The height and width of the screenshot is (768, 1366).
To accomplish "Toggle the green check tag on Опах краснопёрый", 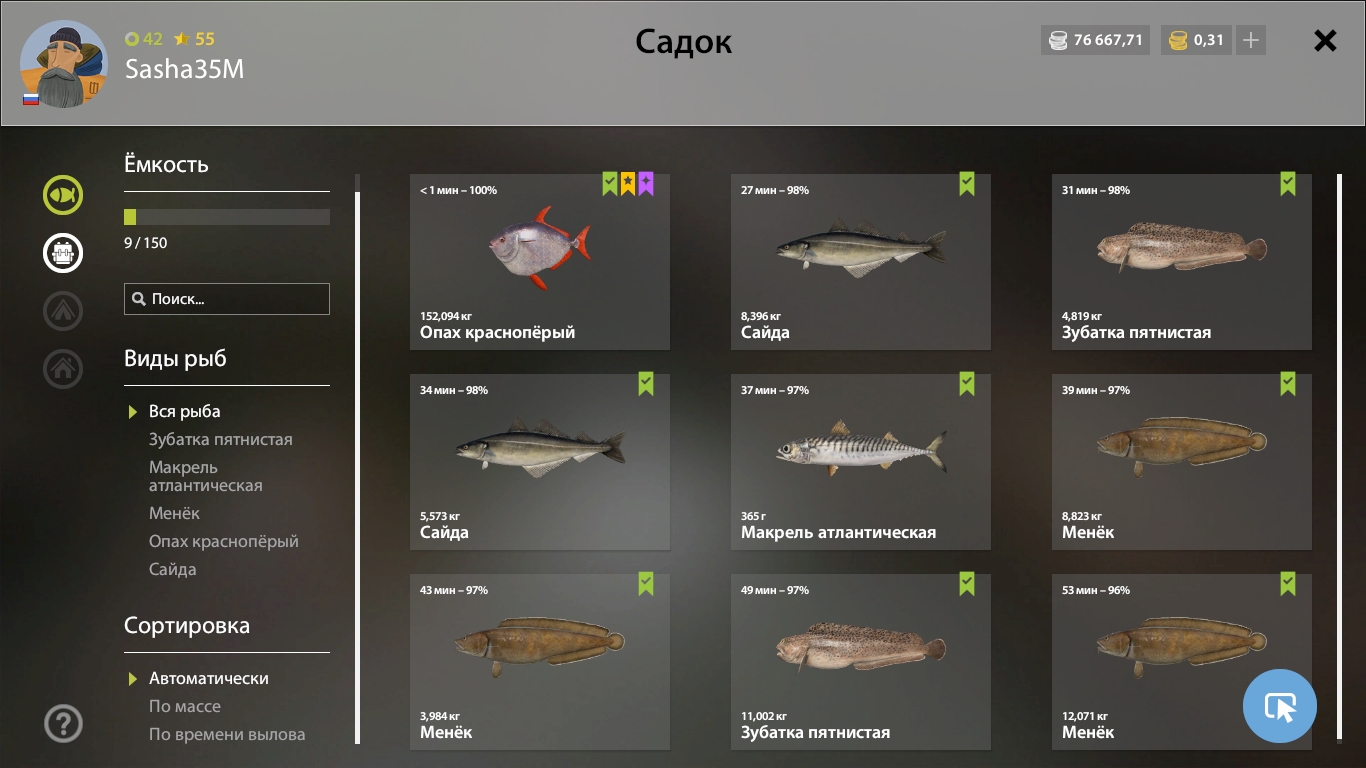I will (607, 185).
